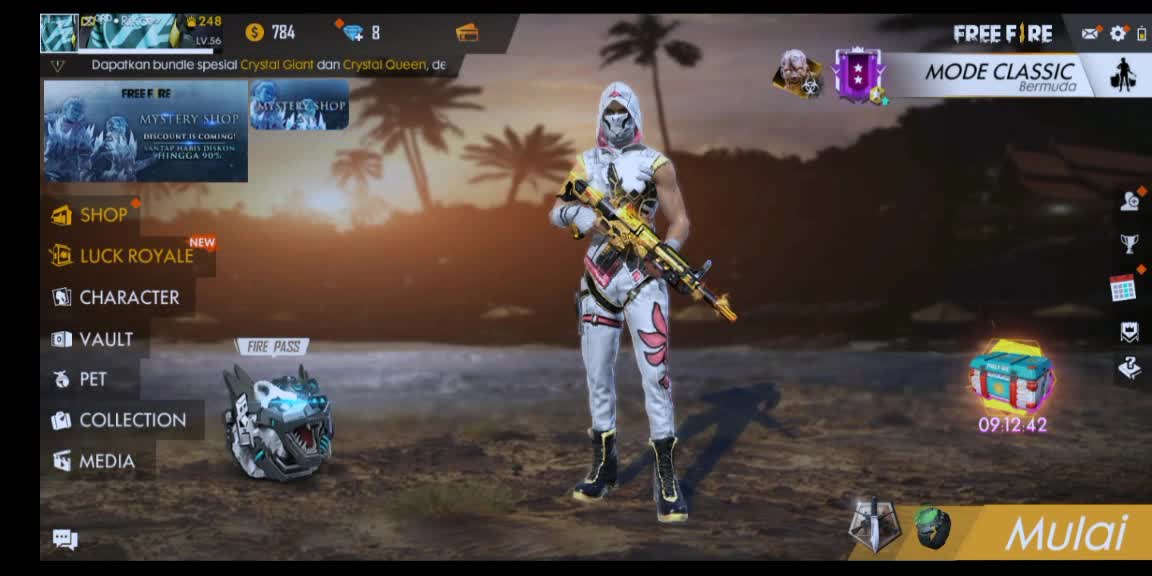
Task: Add diamonds with the diamond plus icon
Action: click(x=353, y=32)
